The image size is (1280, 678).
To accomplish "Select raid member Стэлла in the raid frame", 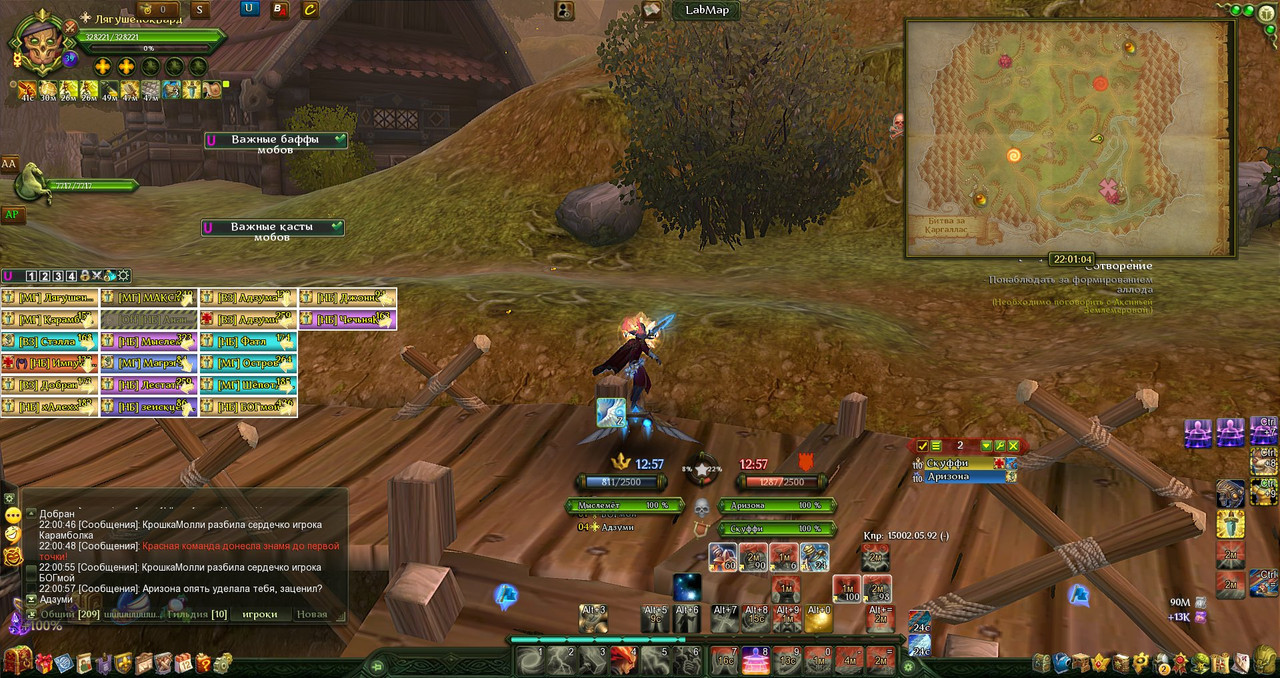I will pyautogui.click(x=50, y=341).
